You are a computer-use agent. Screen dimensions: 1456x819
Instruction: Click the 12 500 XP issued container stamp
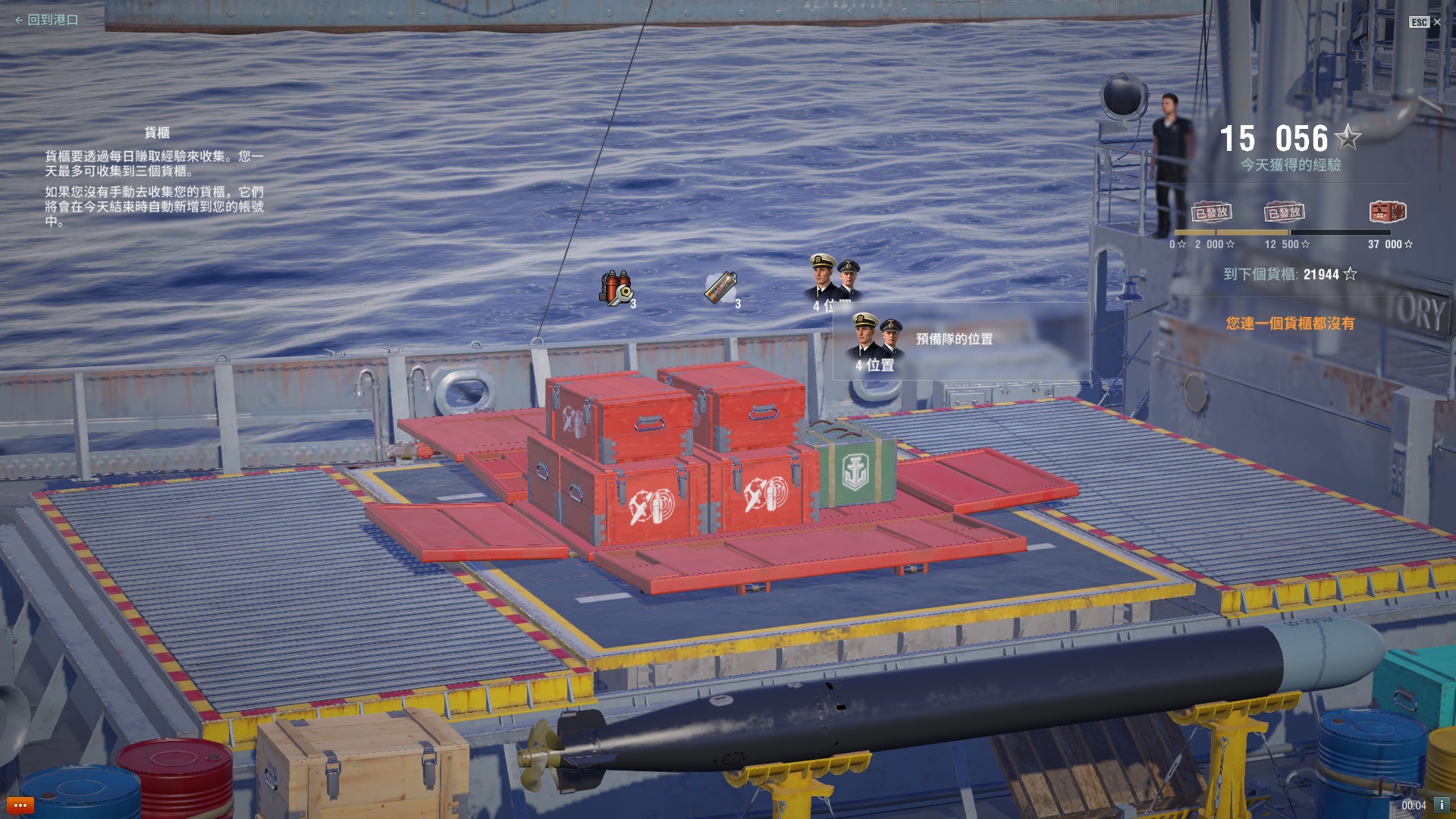click(1284, 212)
